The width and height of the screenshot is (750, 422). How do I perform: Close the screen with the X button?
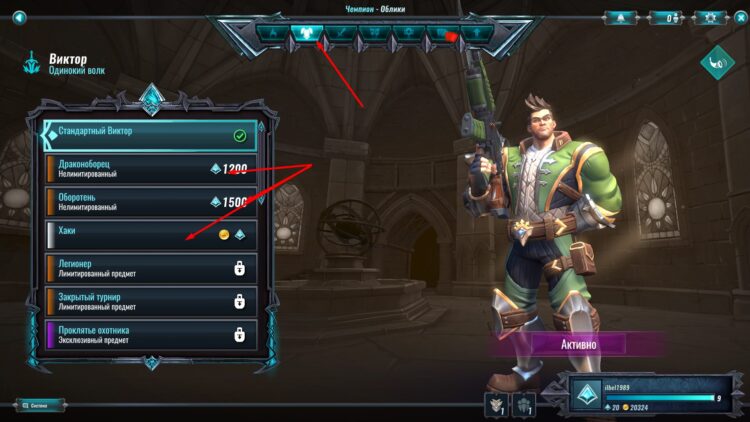[x=738, y=17]
